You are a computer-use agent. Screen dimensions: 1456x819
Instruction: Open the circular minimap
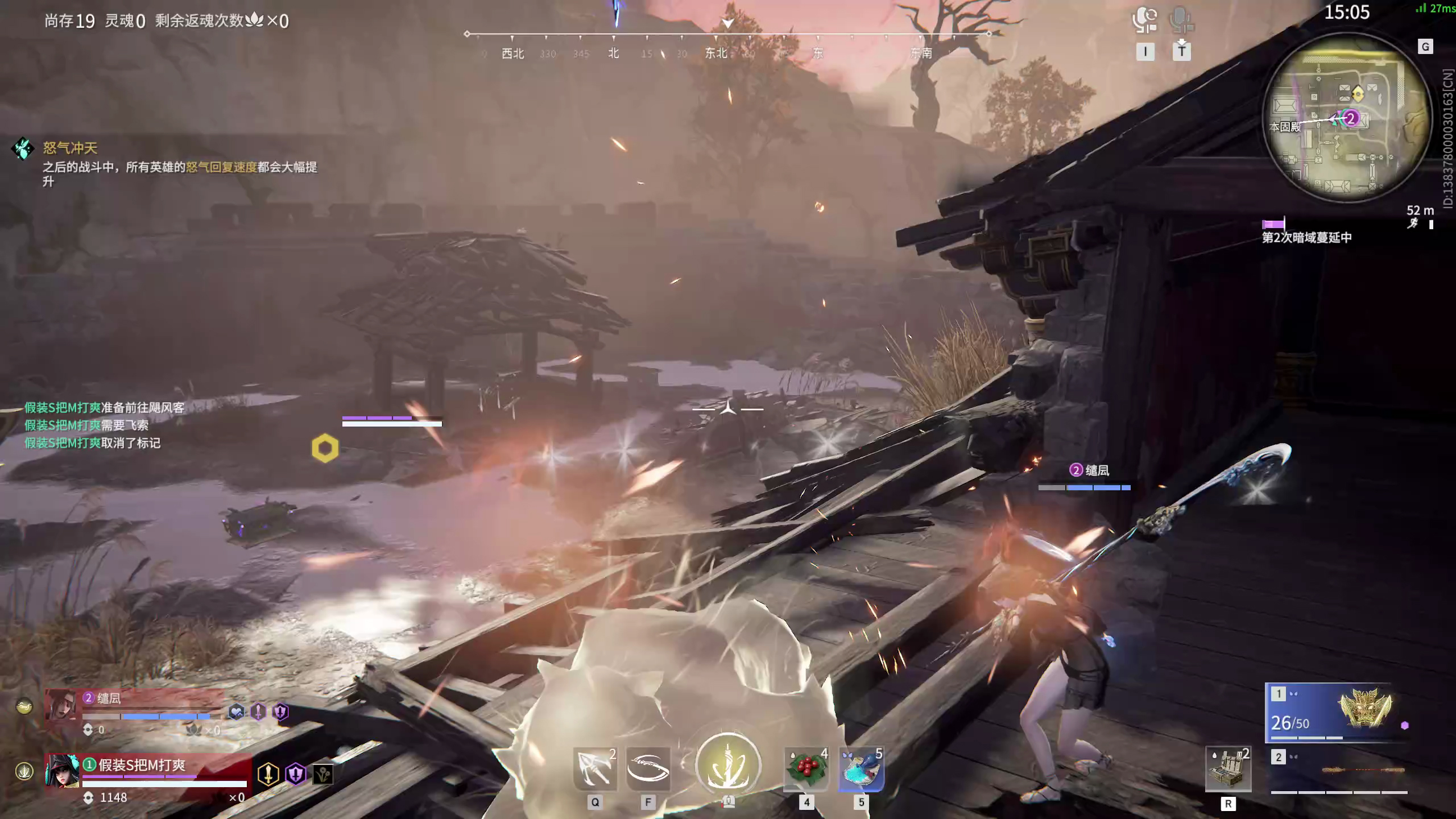coord(1346,118)
